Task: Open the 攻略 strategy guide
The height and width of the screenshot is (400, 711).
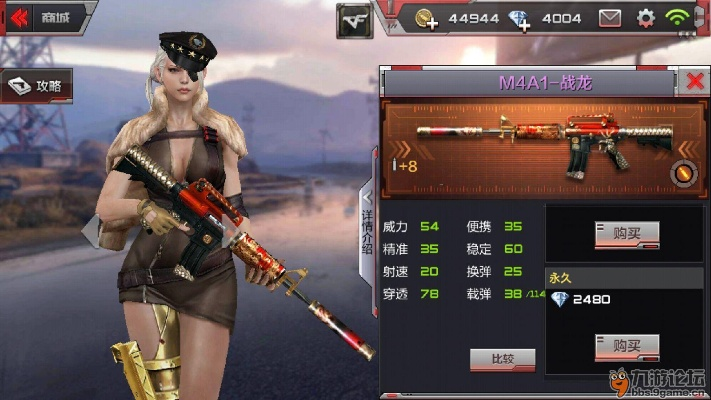Action: (37, 87)
